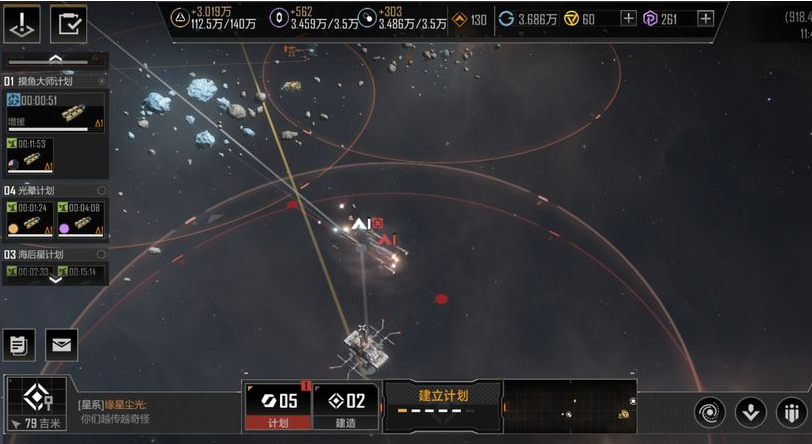The height and width of the screenshot is (444, 812).
Task: Select the 00:04:08 fleet card
Action: (x=82, y=216)
